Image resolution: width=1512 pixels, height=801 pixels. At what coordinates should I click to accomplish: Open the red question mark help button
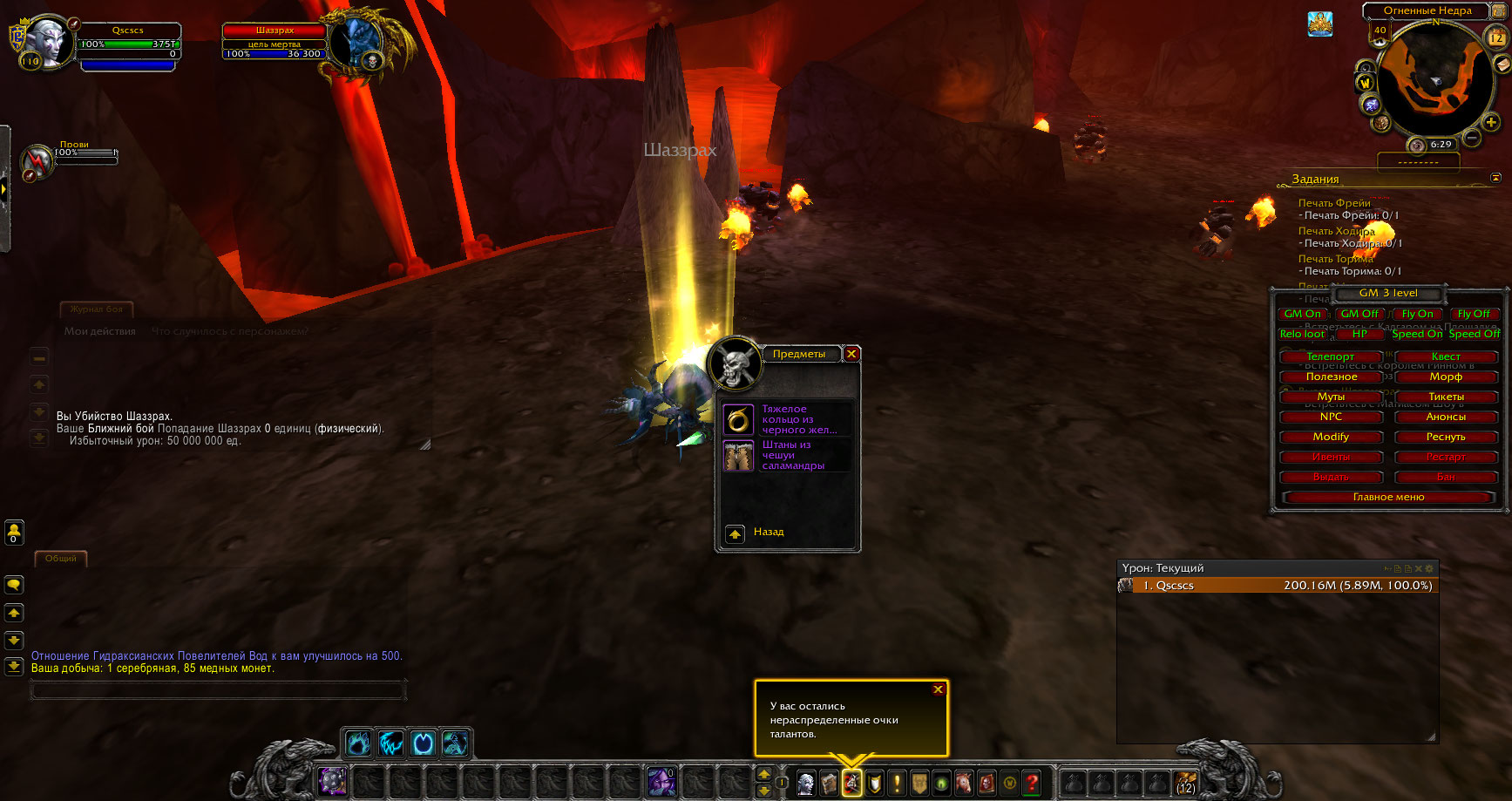[x=1032, y=783]
